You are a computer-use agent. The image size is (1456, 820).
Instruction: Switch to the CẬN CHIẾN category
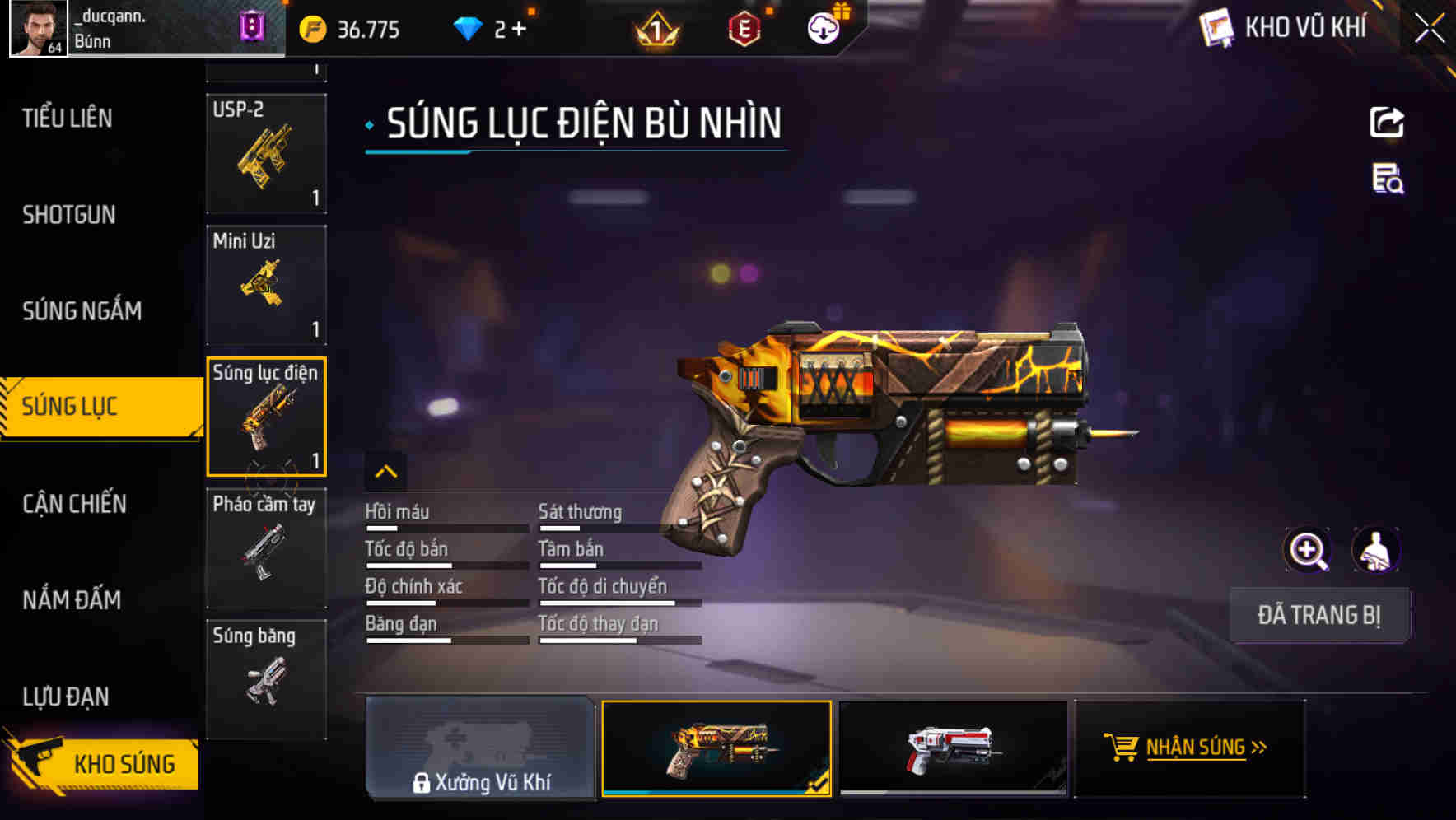pyautogui.click(x=74, y=503)
